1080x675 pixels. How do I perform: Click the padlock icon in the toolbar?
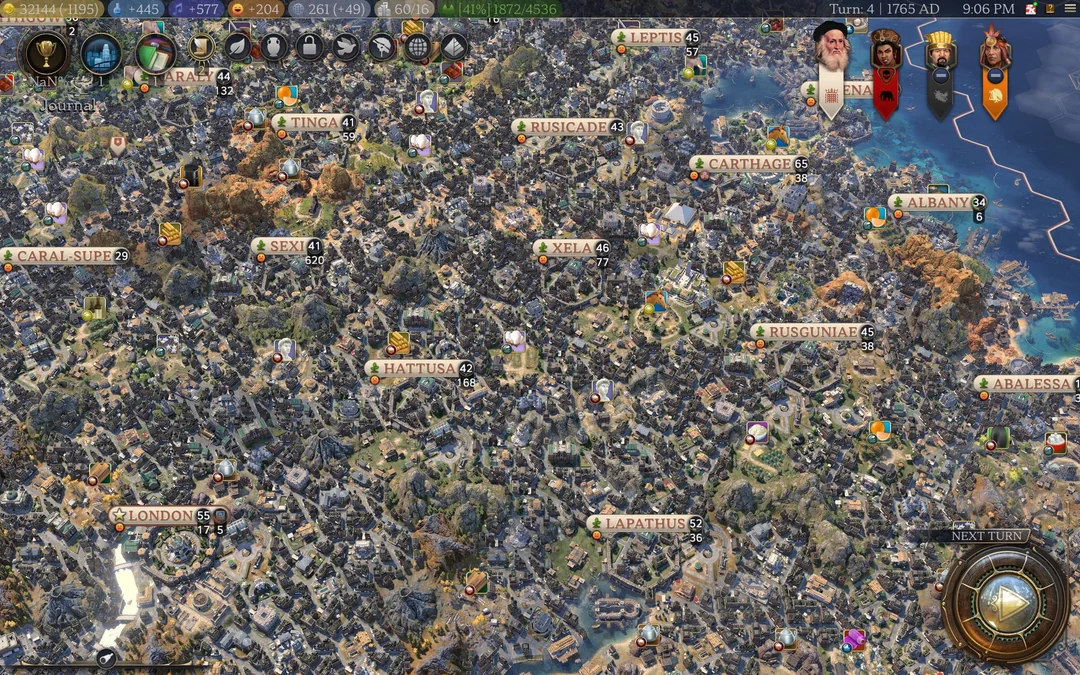coord(310,46)
